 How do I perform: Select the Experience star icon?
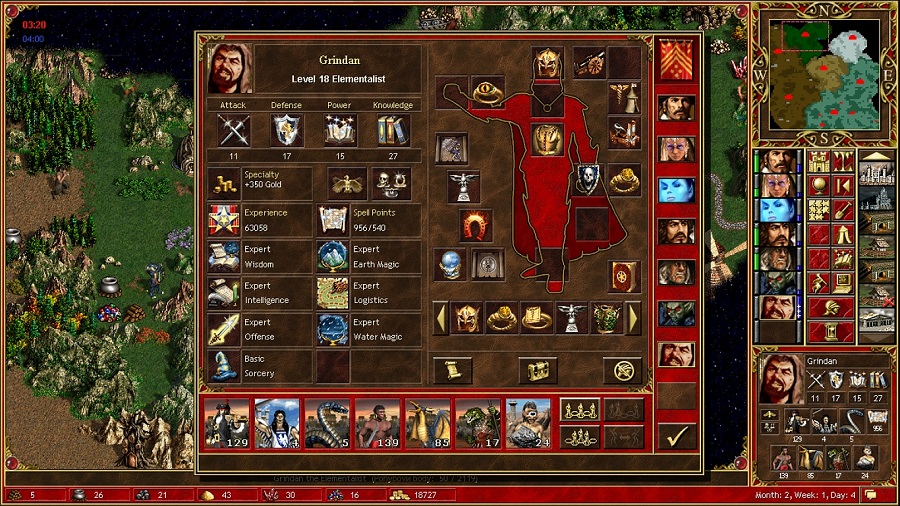(x=223, y=219)
